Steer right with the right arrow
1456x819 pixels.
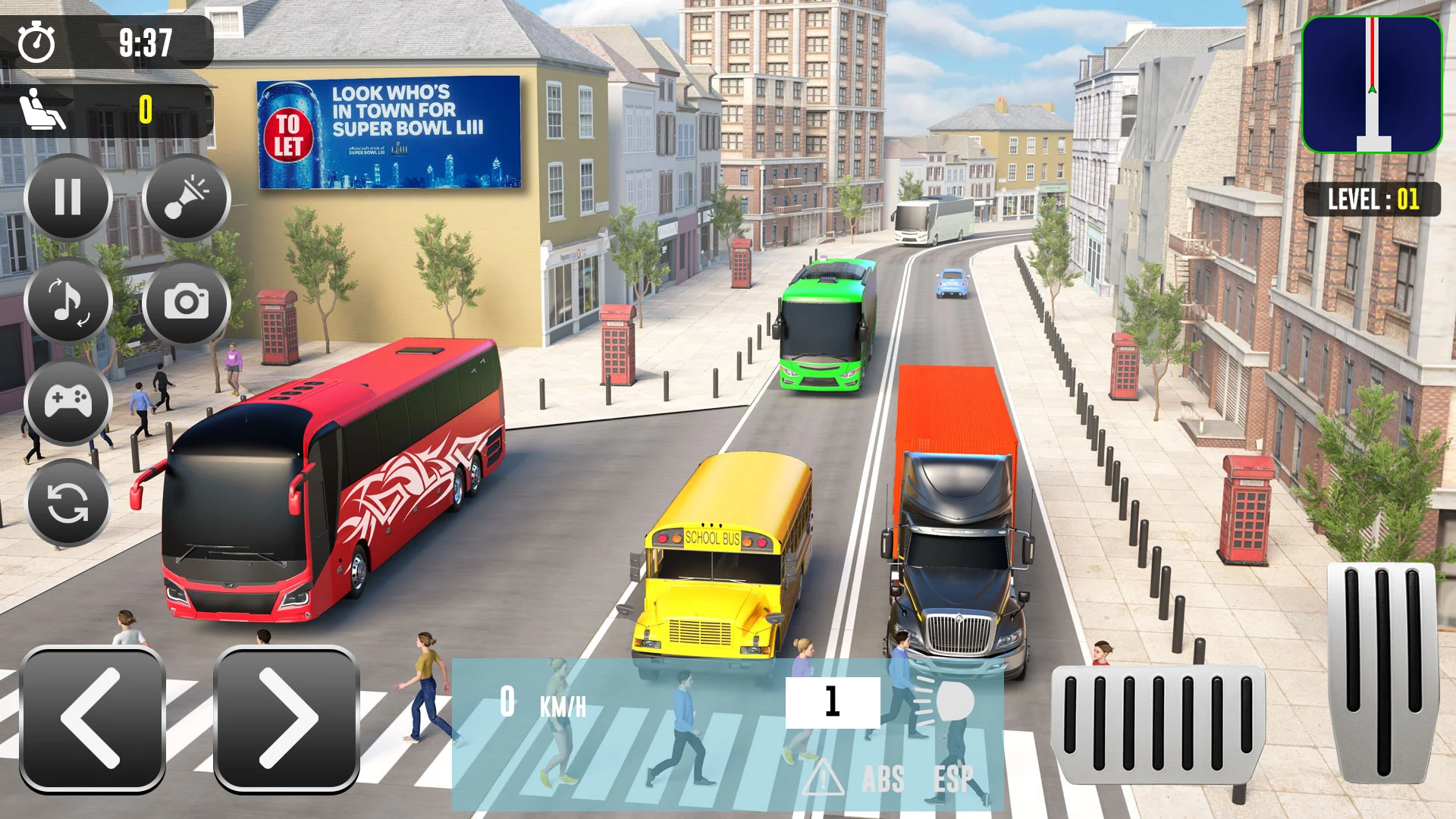(287, 718)
